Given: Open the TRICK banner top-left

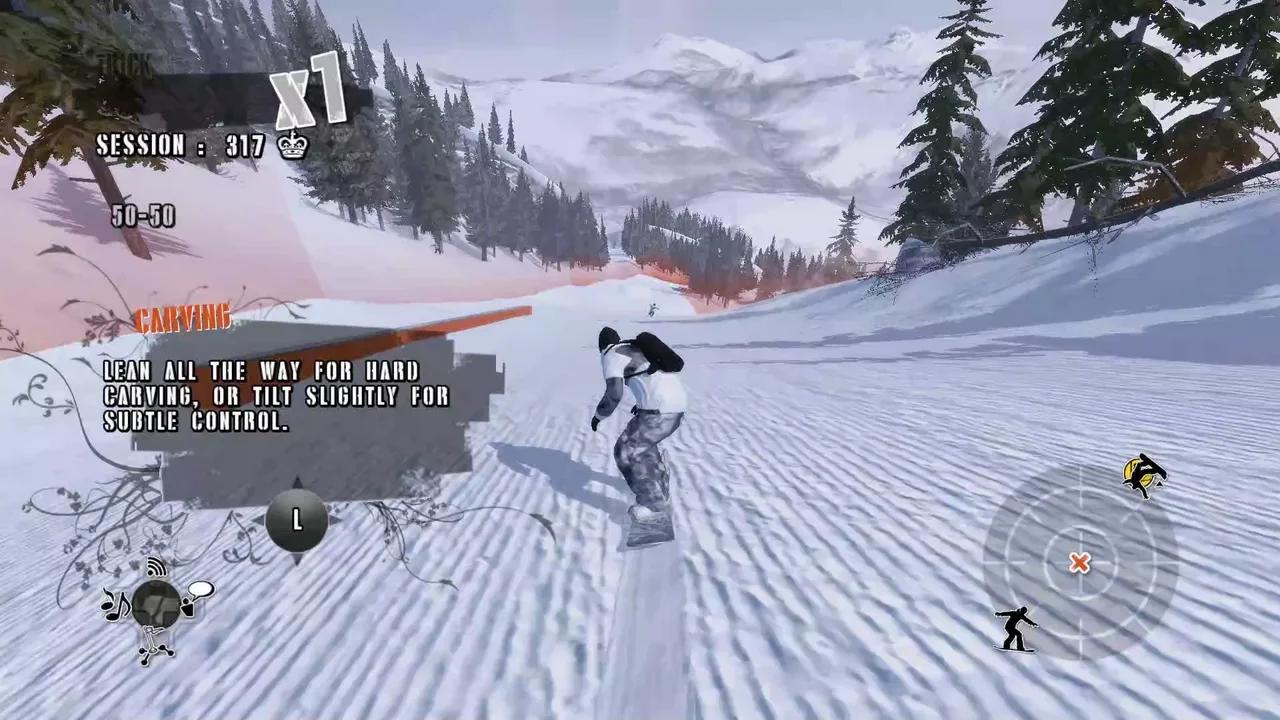Looking at the screenshot, I should click(x=122, y=60).
